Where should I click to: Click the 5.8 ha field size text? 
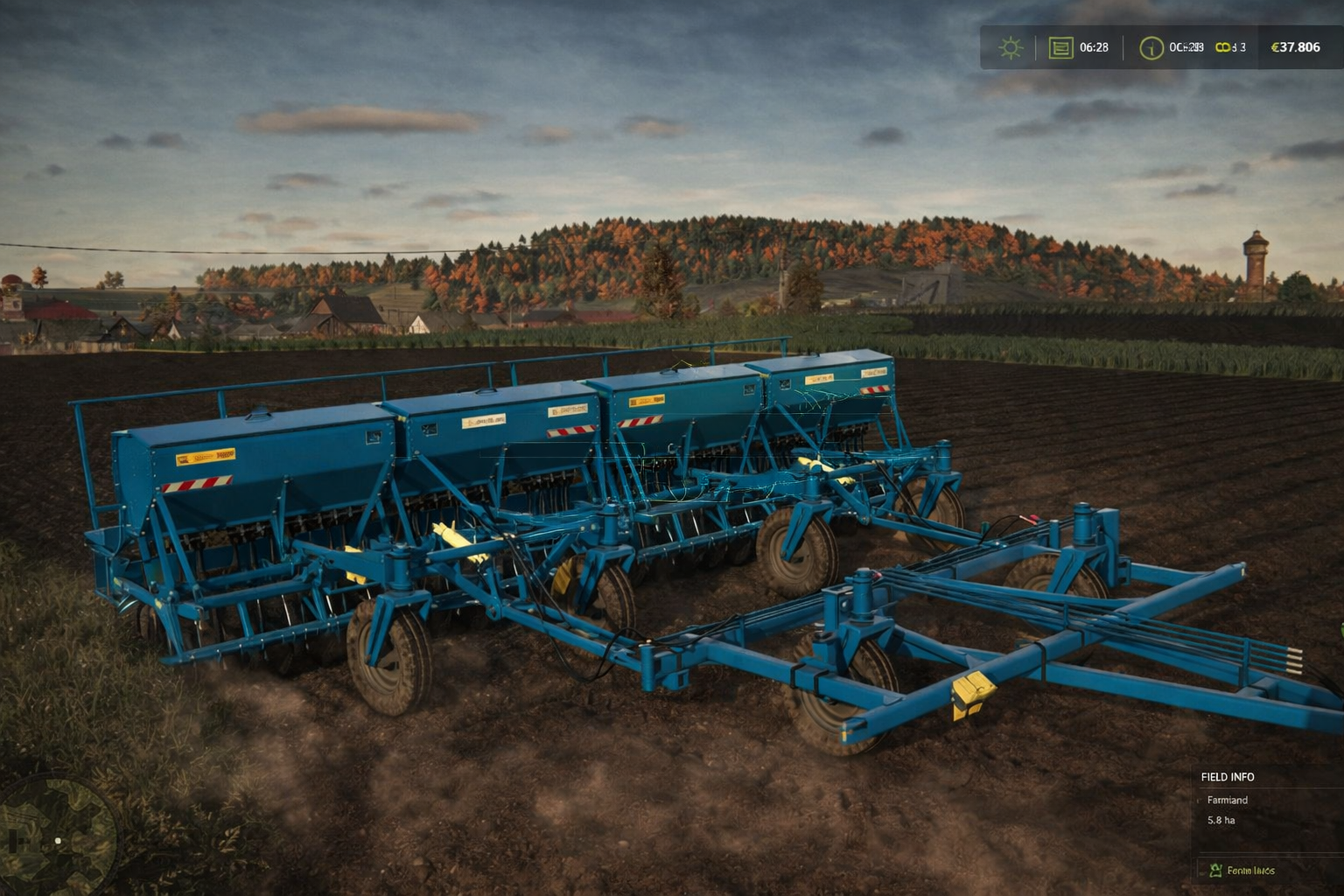click(x=1221, y=820)
